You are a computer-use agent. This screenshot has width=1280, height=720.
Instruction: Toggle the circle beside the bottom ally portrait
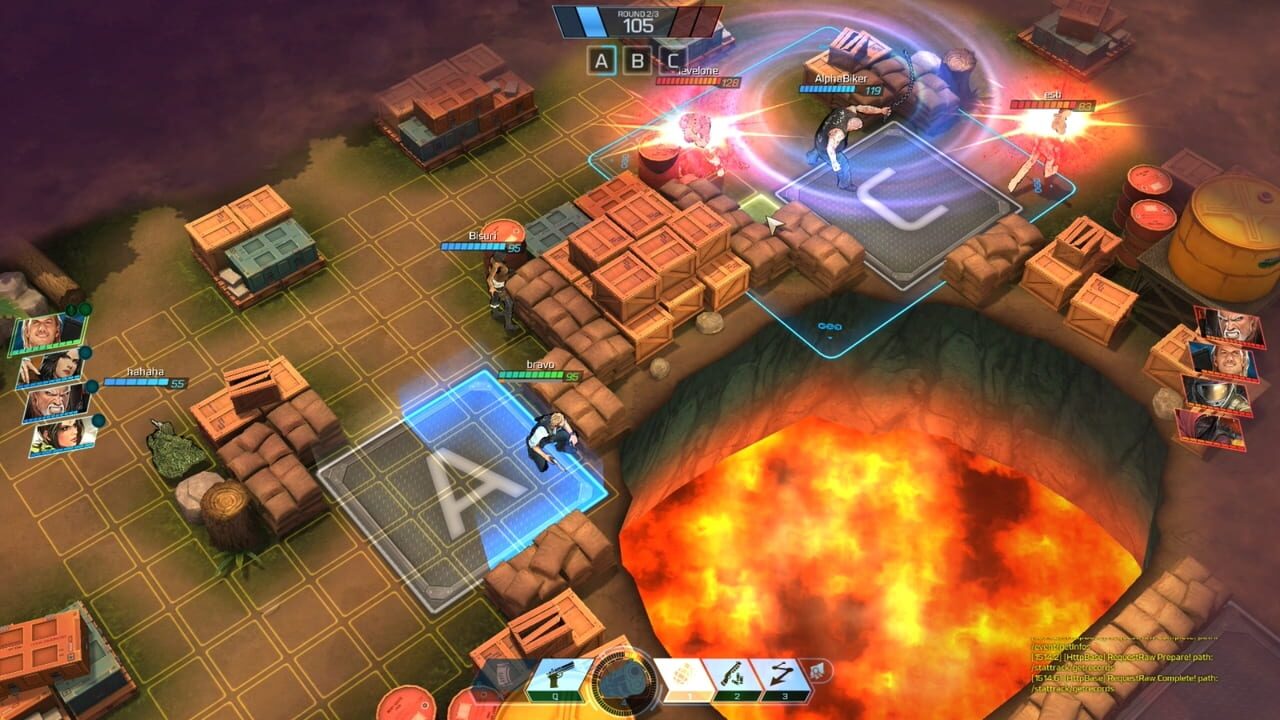[x=97, y=420]
